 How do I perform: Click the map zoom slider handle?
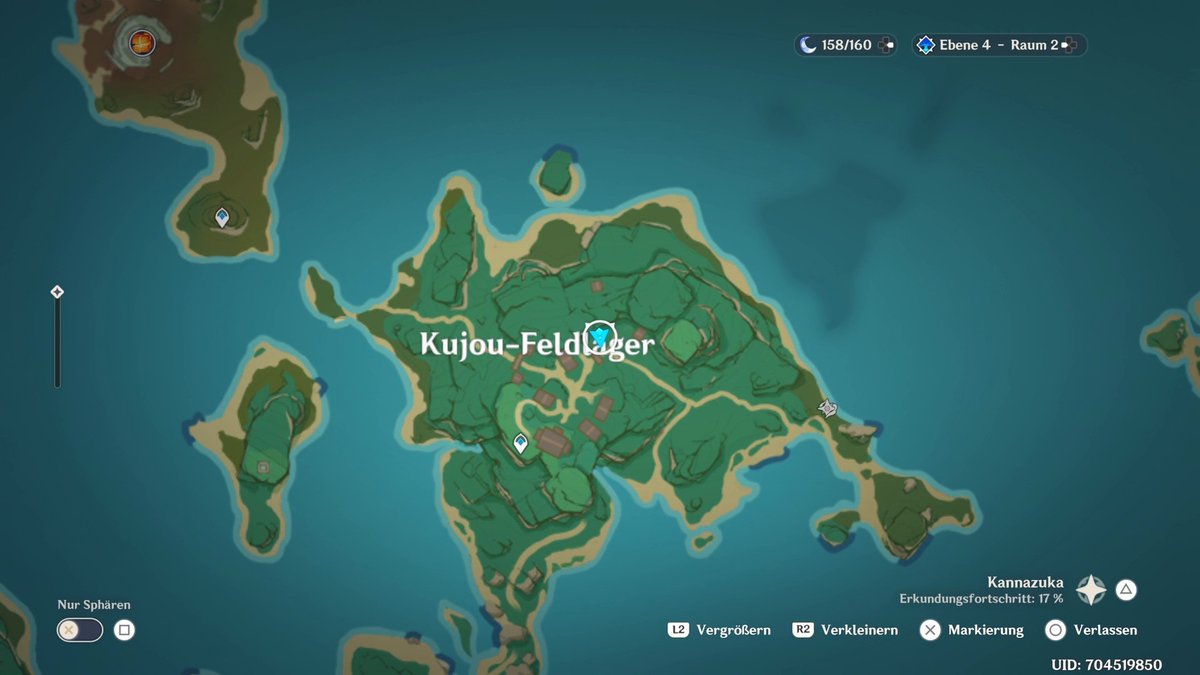57,292
